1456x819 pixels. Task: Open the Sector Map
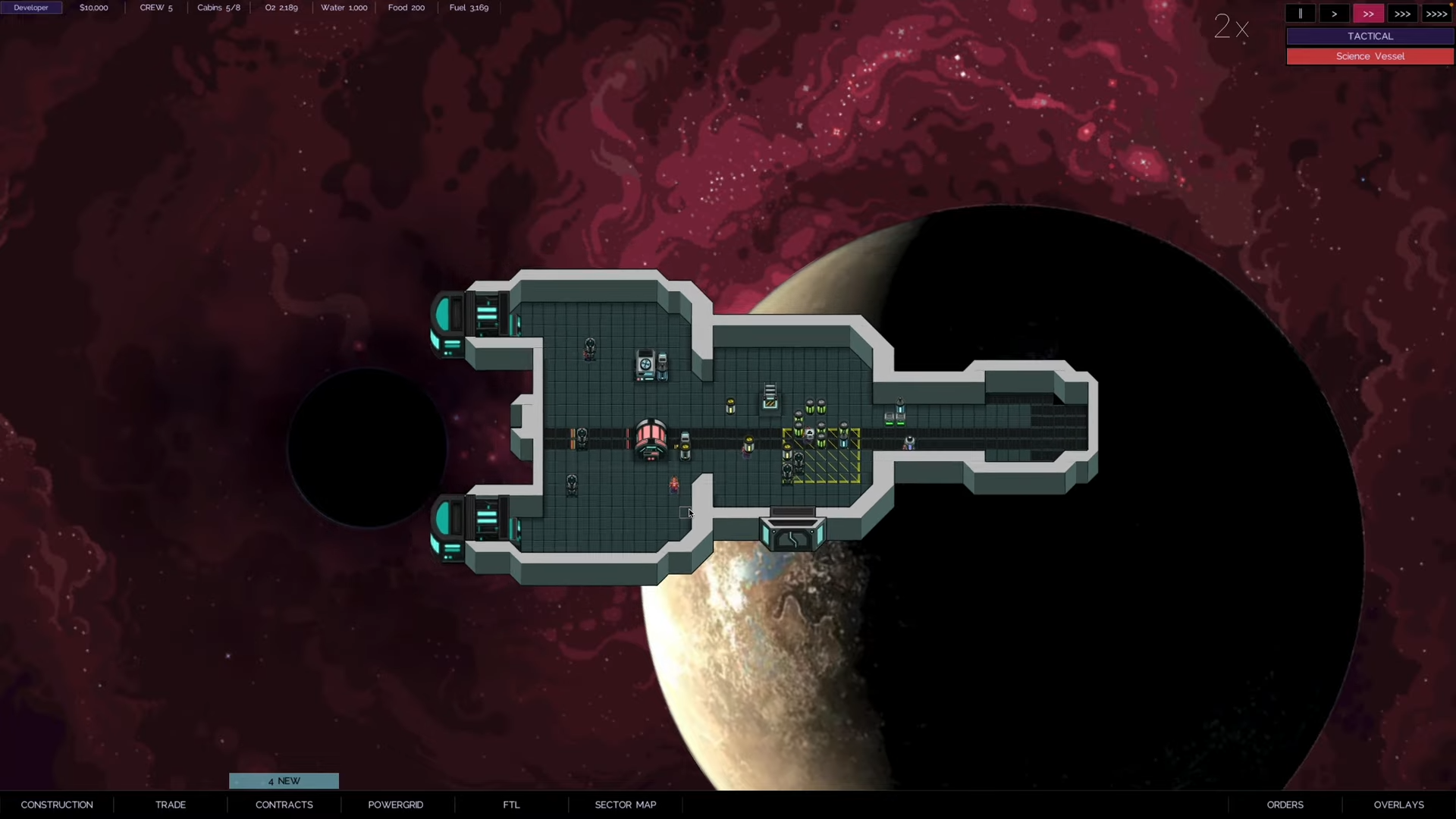click(x=625, y=805)
